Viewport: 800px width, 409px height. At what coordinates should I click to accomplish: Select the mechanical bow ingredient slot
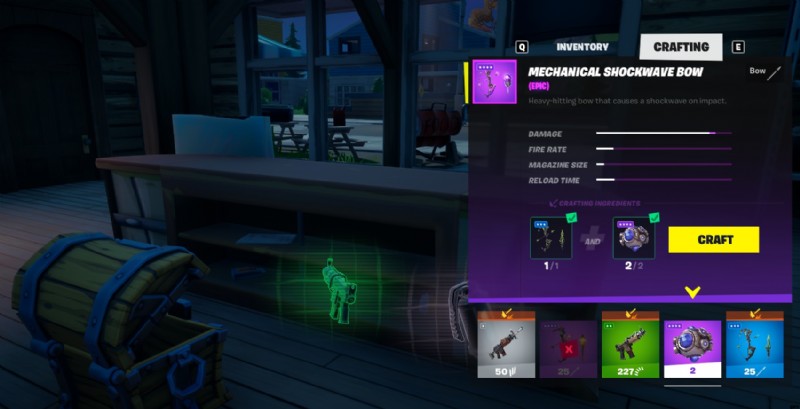pos(550,238)
